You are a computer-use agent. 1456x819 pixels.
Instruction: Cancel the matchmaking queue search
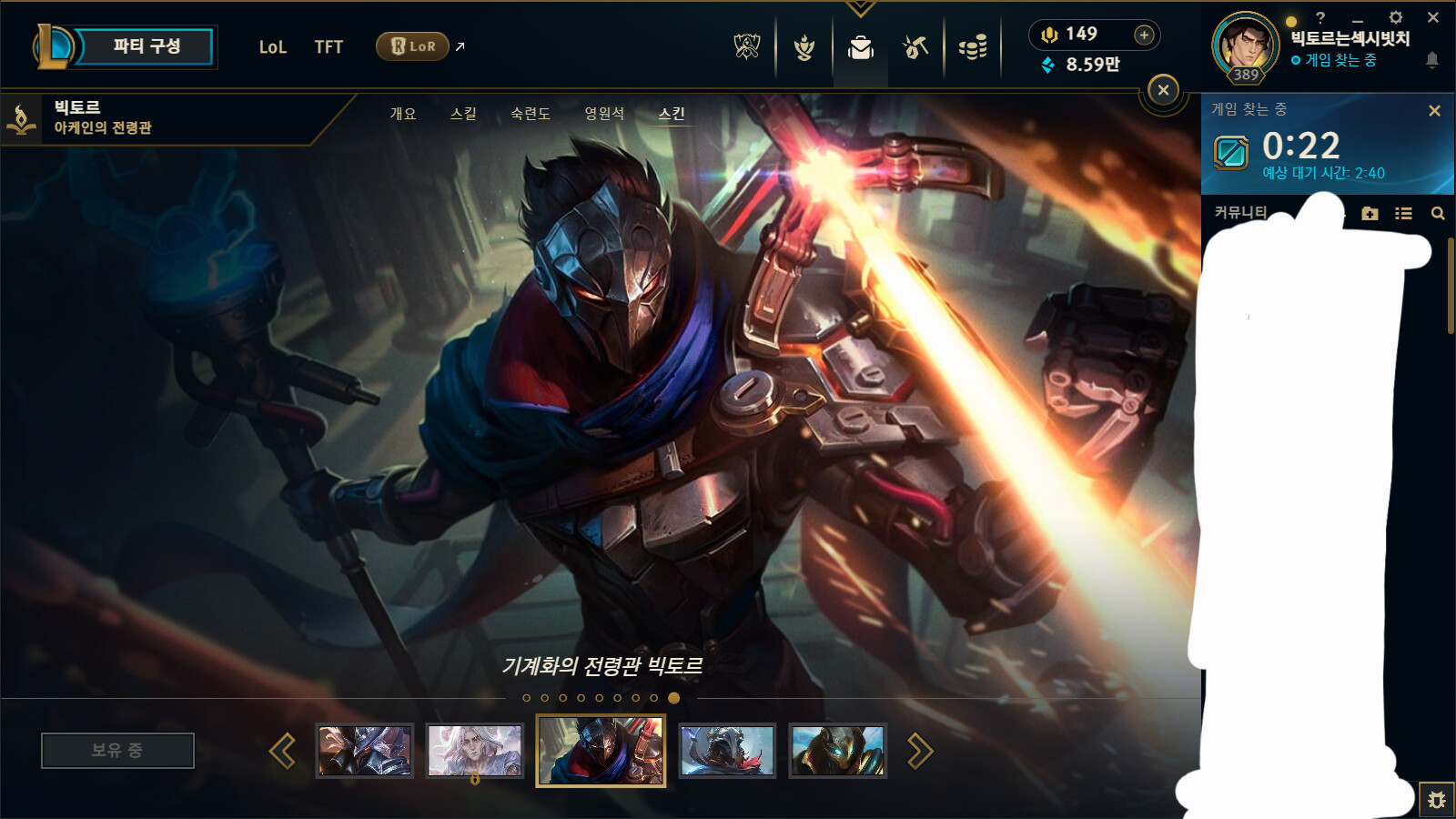1434,110
